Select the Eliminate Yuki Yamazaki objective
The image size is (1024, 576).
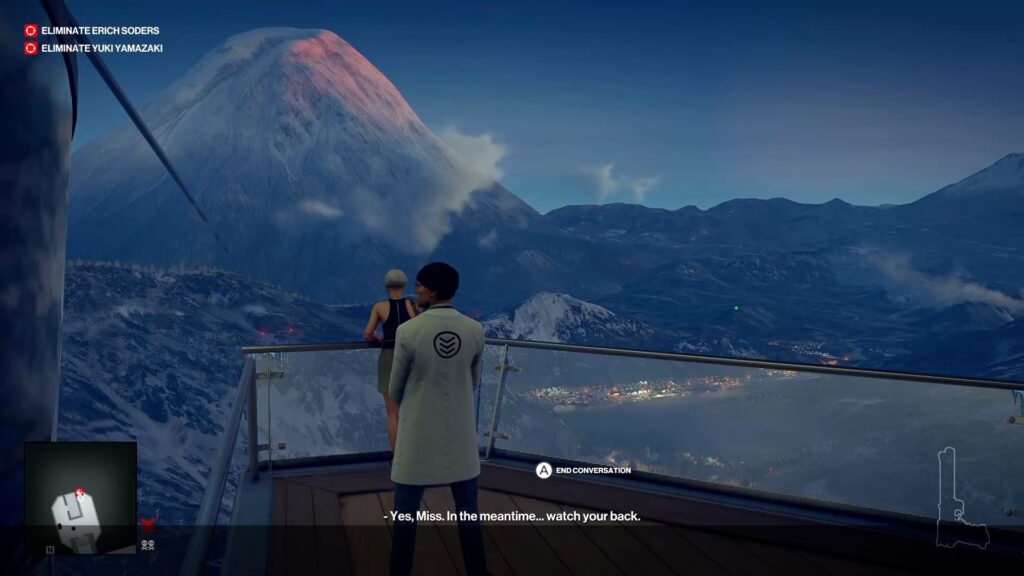(101, 48)
